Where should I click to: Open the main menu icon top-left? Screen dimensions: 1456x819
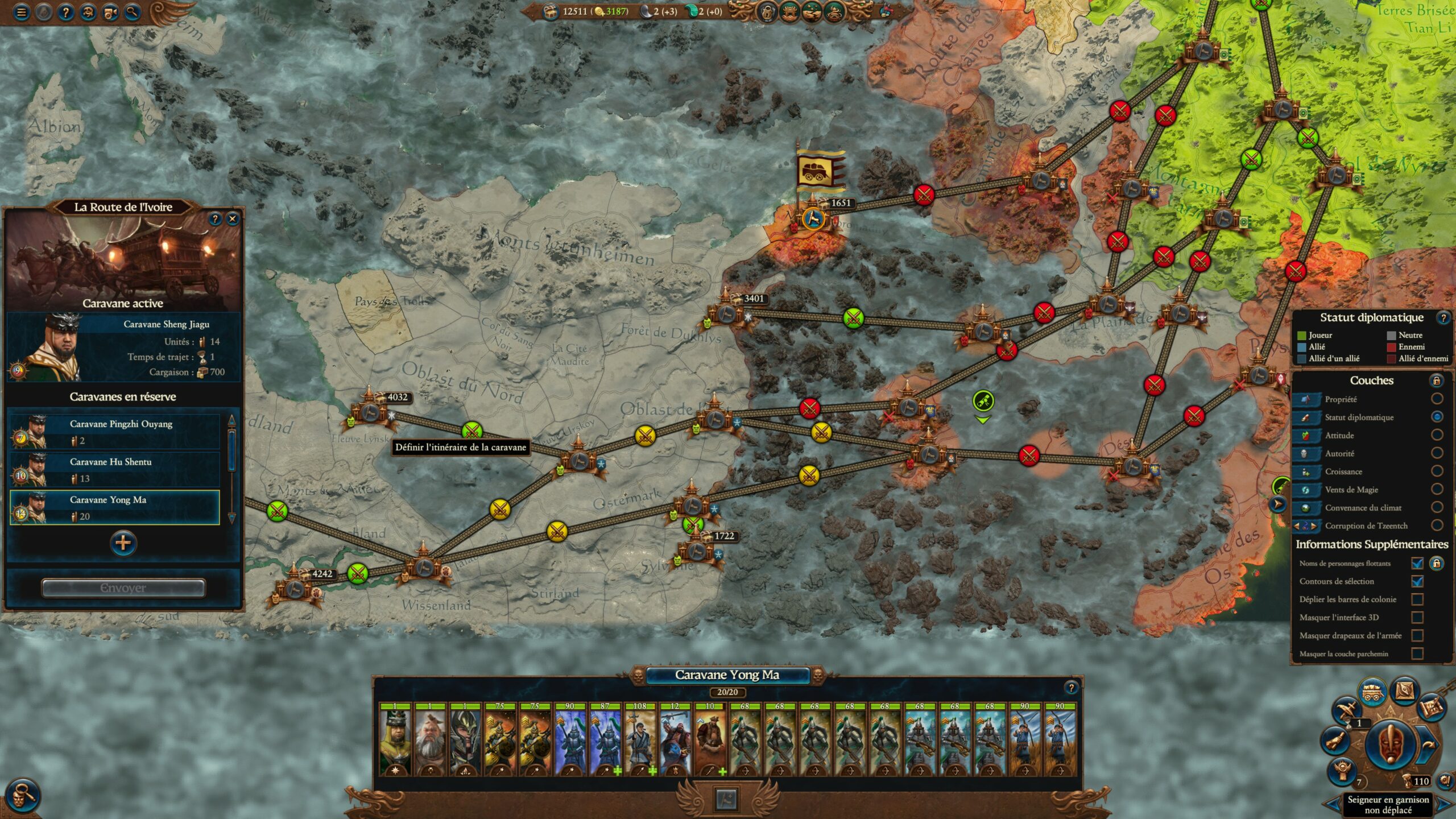point(22,12)
